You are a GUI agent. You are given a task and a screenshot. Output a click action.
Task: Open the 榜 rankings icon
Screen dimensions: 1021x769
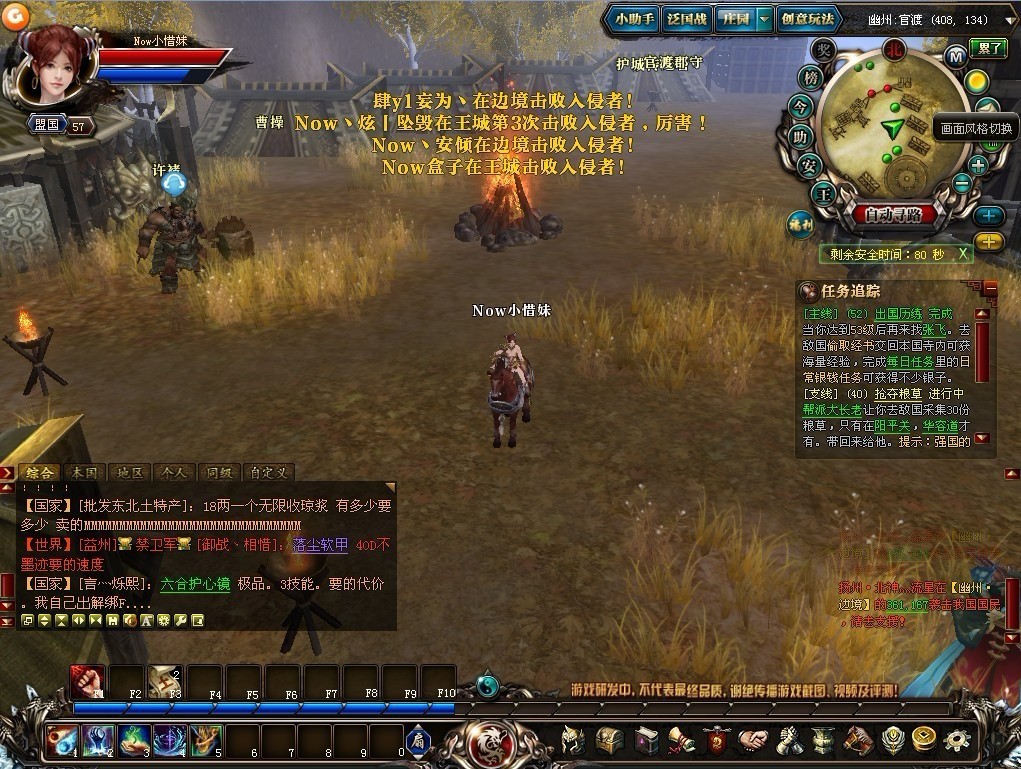pyautogui.click(x=809, y=77)
